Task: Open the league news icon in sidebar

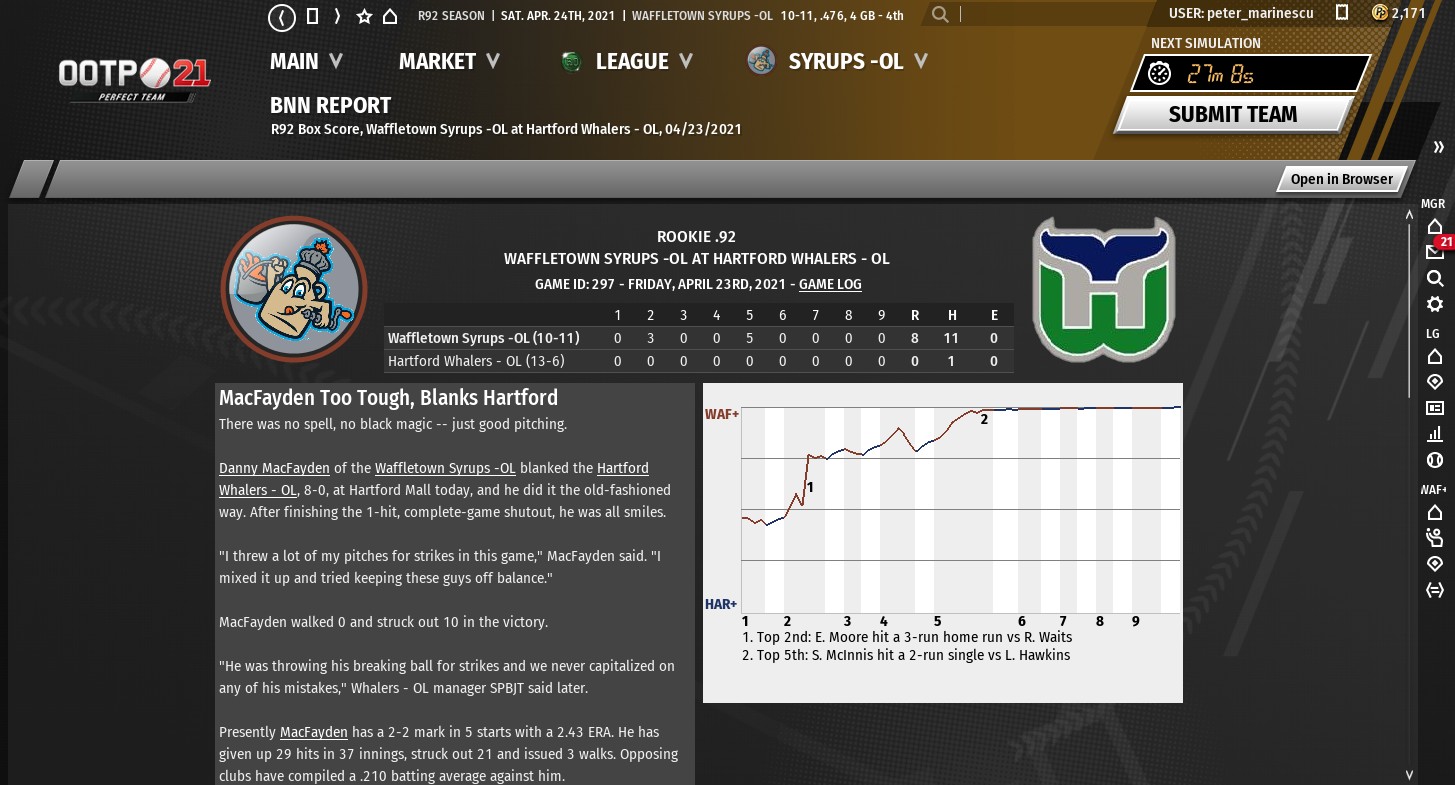Action: (x=1434, y=408)
